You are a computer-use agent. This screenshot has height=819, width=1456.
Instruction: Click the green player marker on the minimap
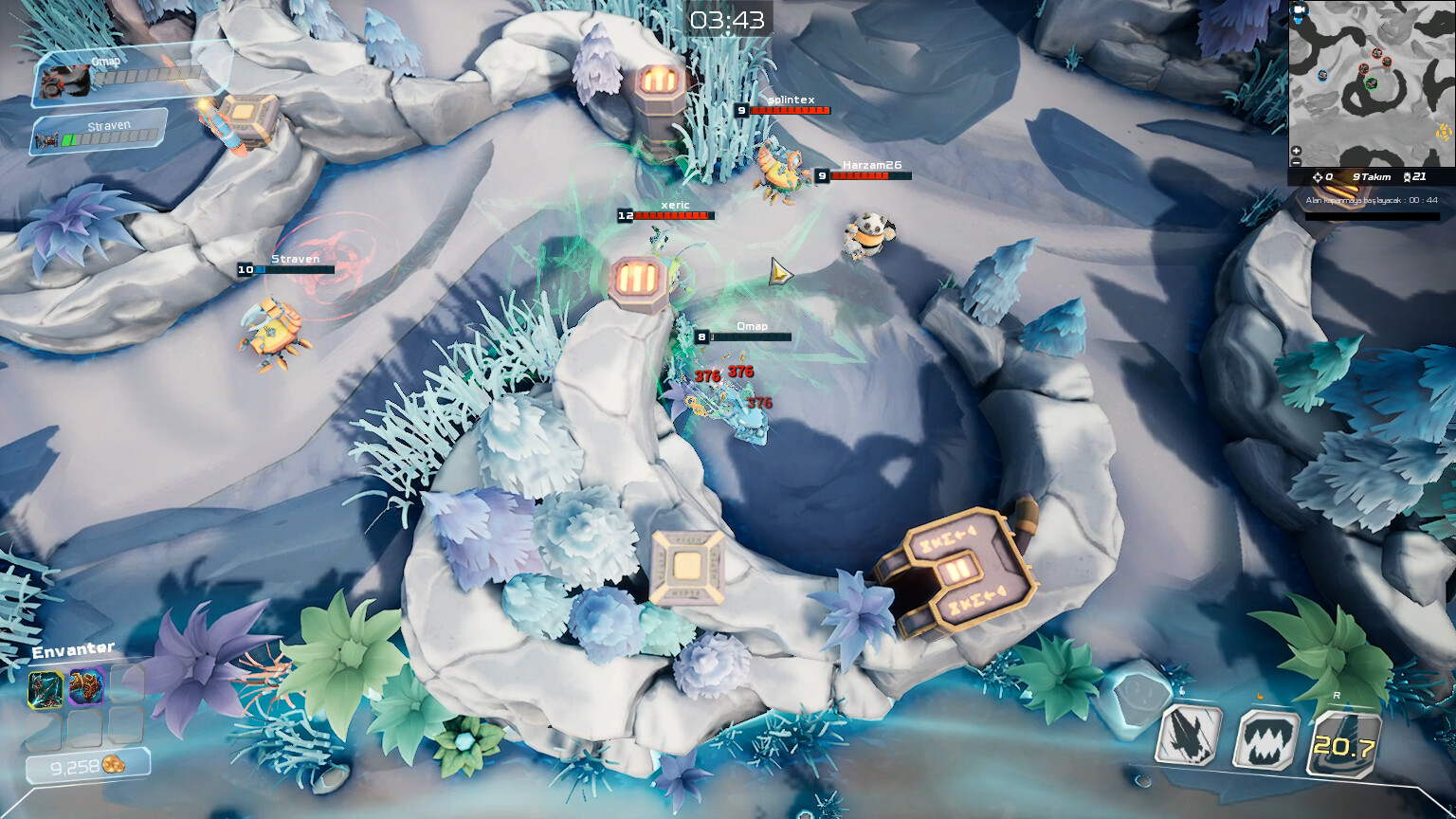(x=1372, y=84)
